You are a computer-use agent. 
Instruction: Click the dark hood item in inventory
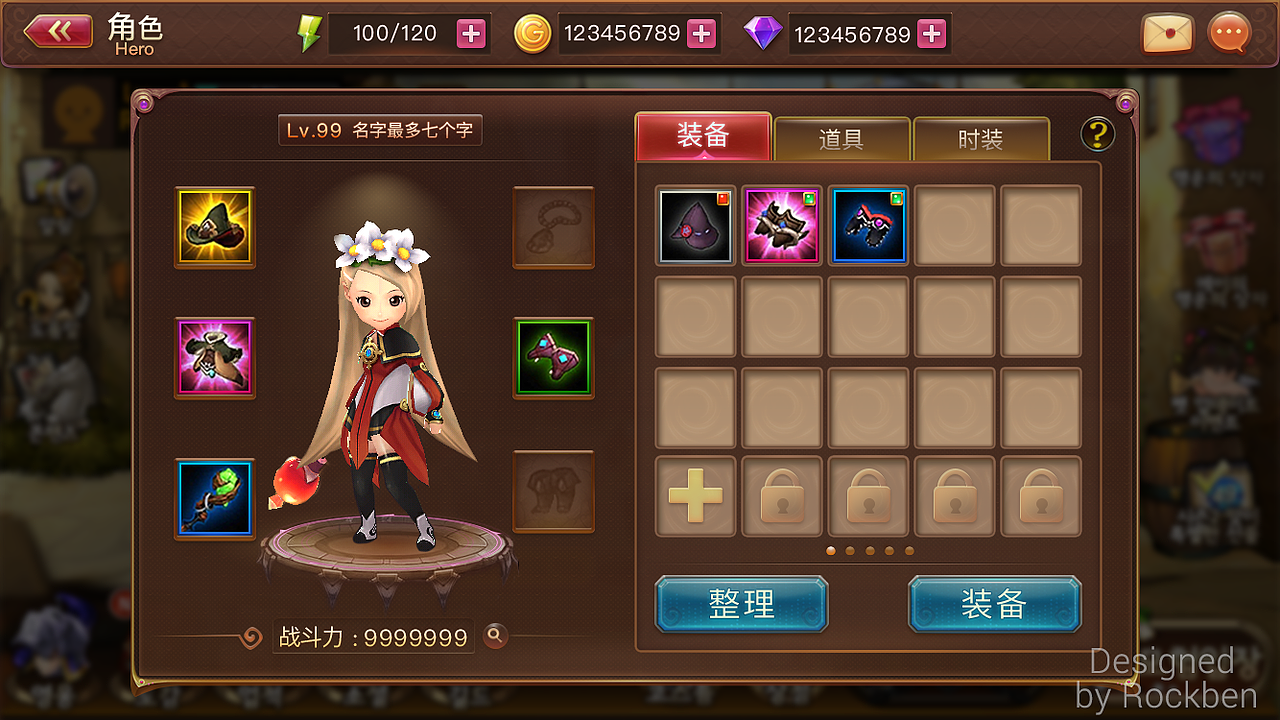(x=695, y=225)
